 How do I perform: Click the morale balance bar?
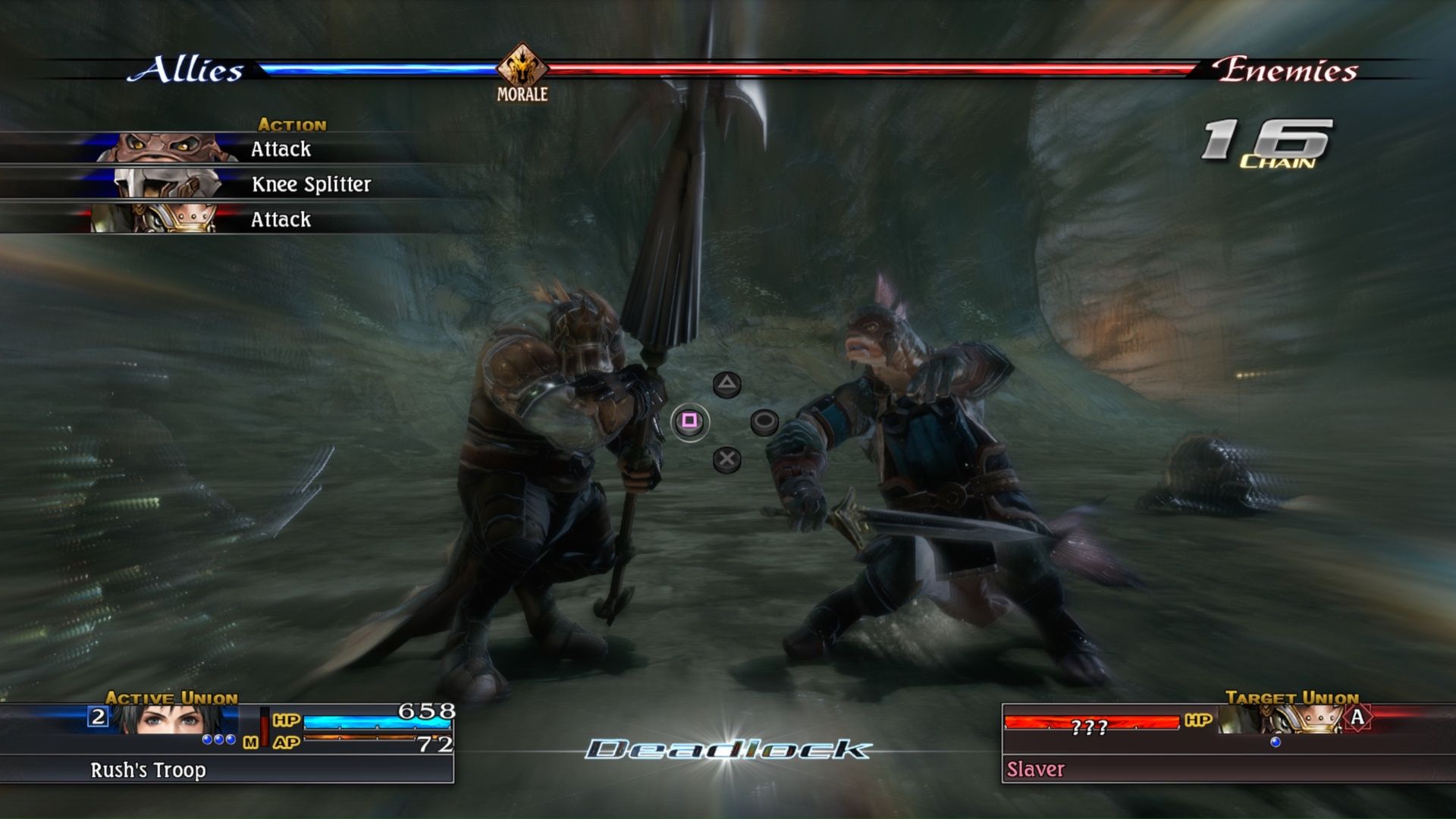coord(758,68)
